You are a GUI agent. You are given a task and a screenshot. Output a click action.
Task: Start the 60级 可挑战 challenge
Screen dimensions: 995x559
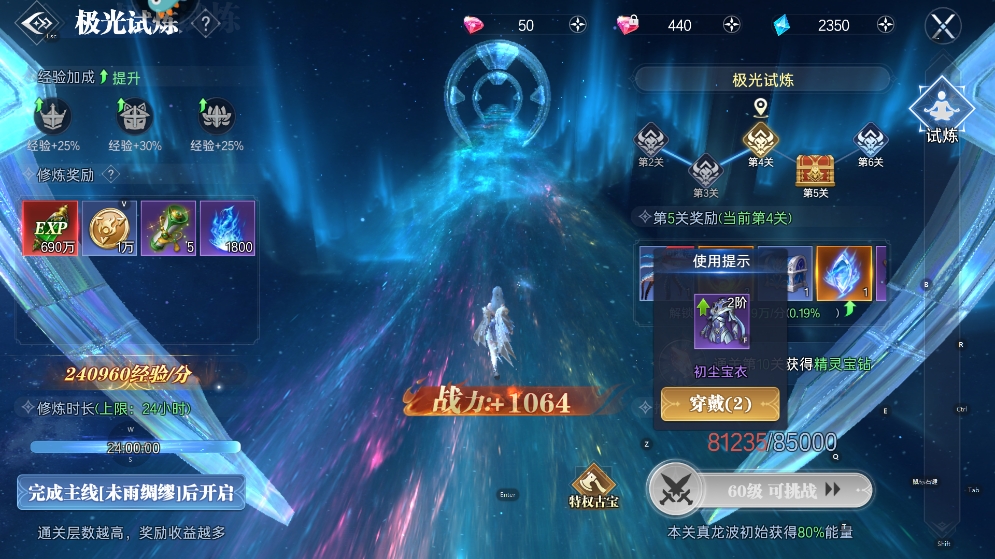(x=760, y=490)
